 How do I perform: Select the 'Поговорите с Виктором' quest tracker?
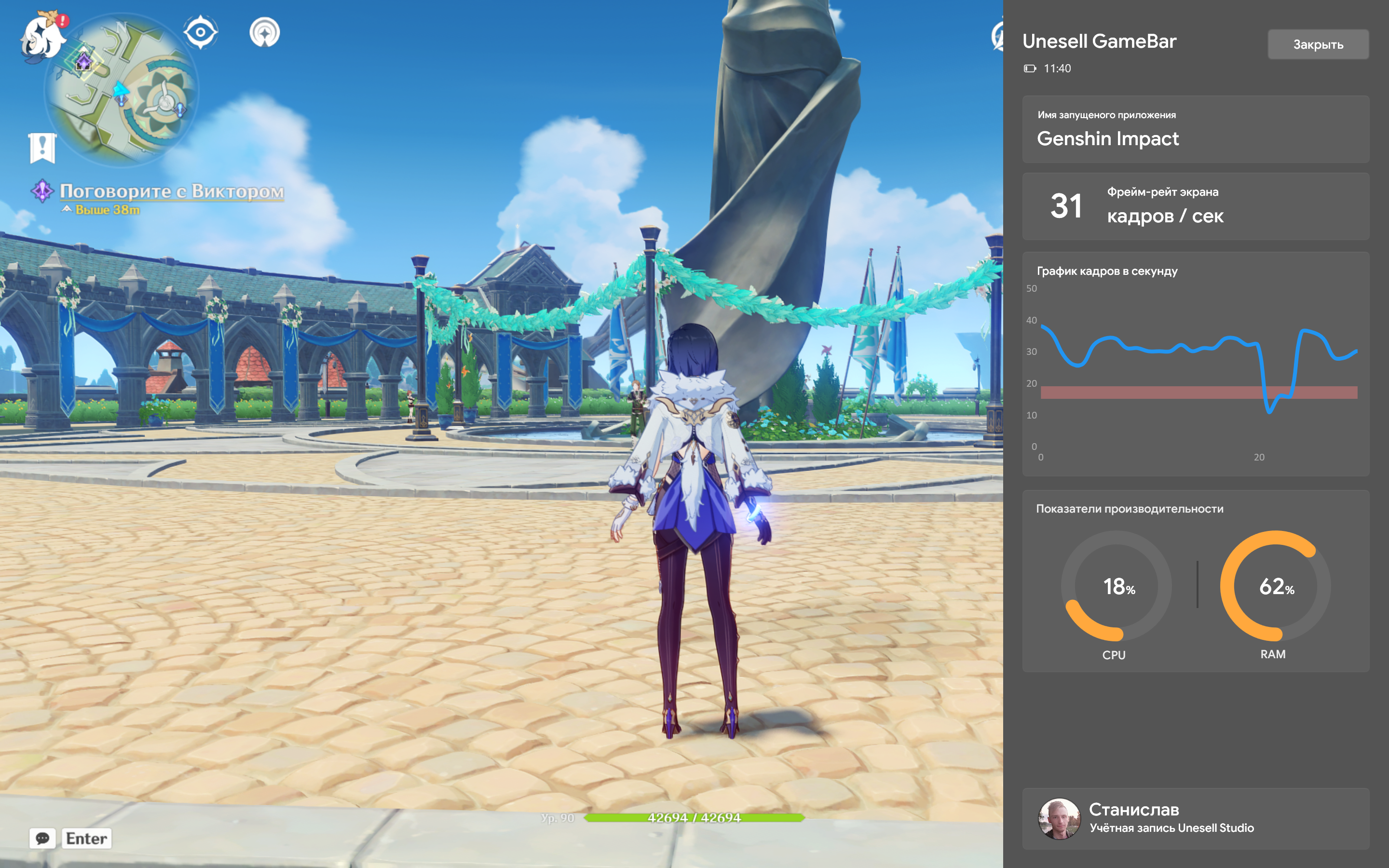pyautogui.click(x=171, y=191)
